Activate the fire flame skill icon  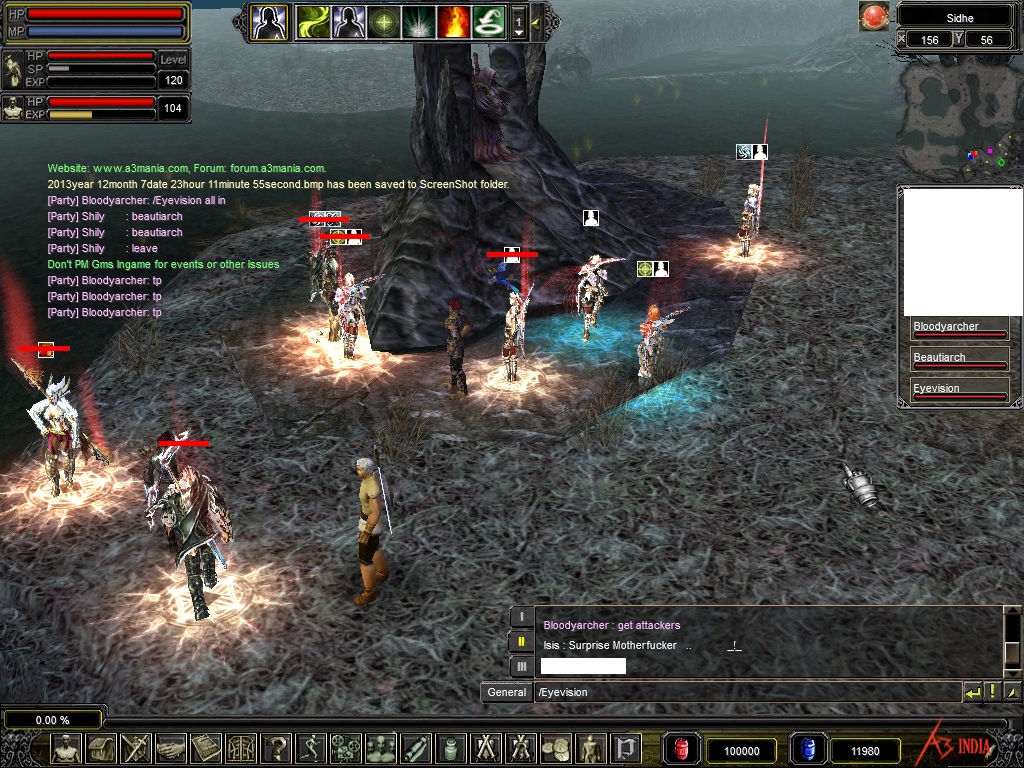(454, 21)
